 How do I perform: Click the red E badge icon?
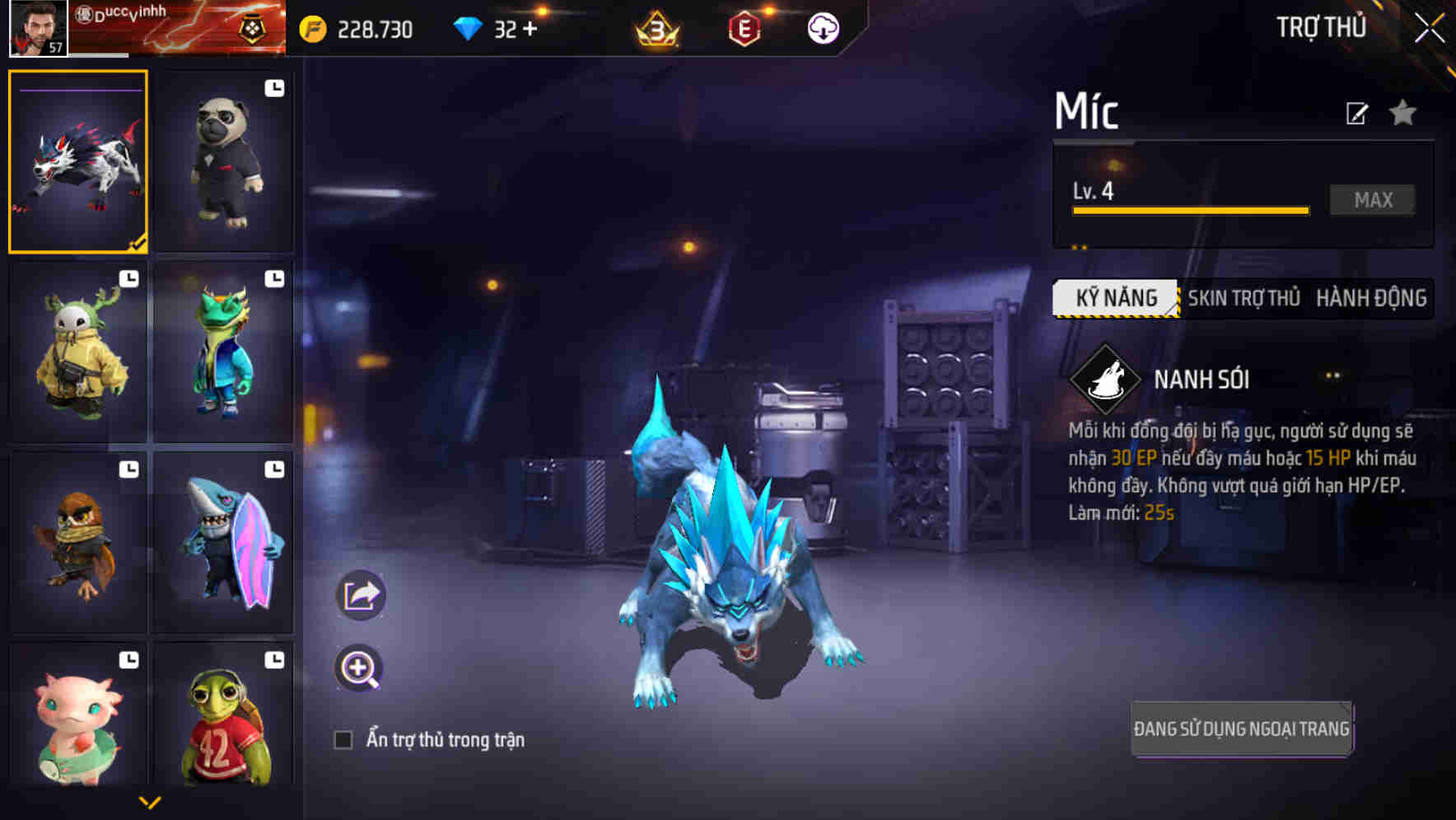[x=744, y=27]
